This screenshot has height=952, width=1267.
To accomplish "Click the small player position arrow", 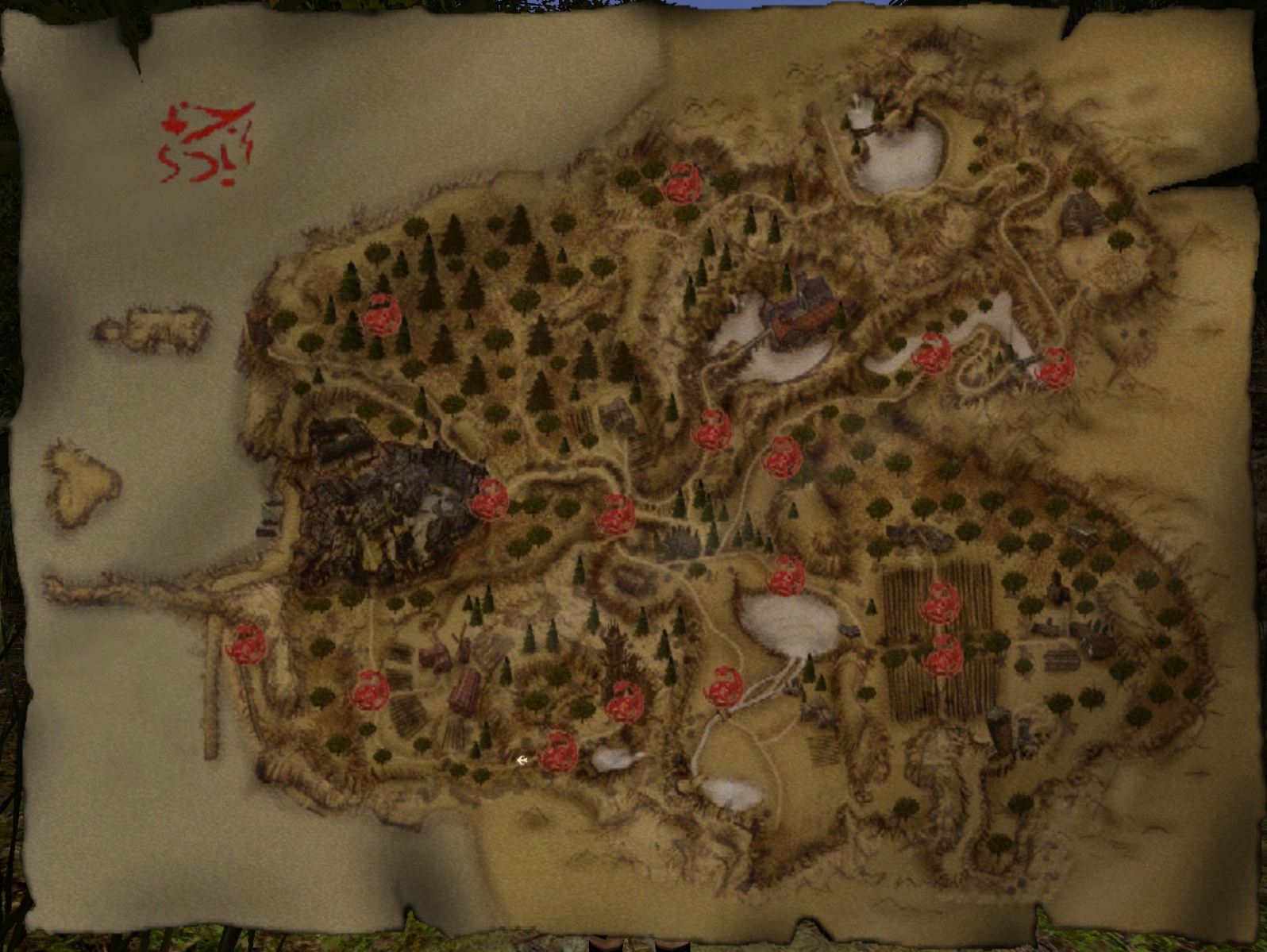I will coord(522,761).
